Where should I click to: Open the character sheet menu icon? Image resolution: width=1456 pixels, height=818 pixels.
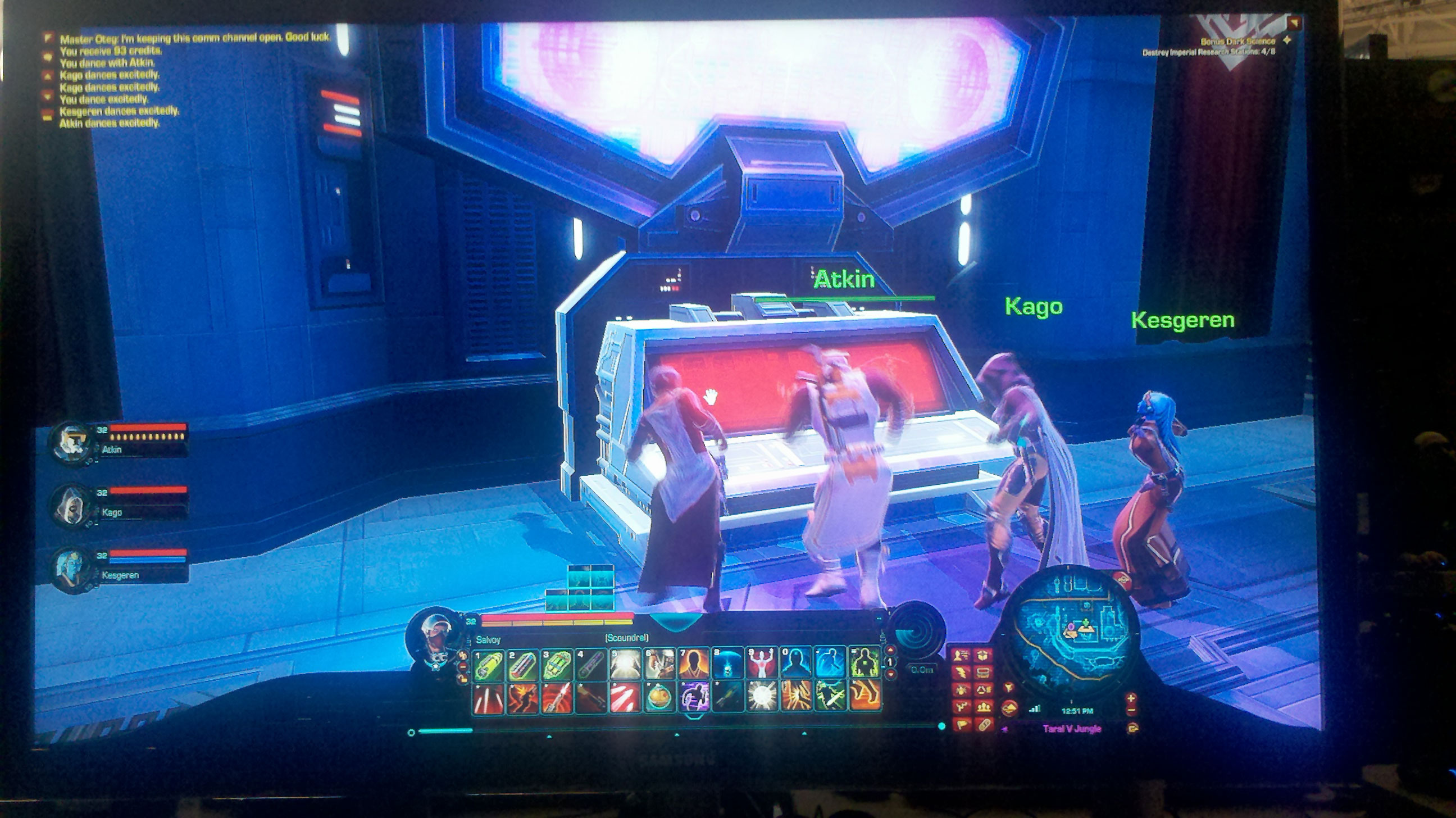tap(962, 656)
